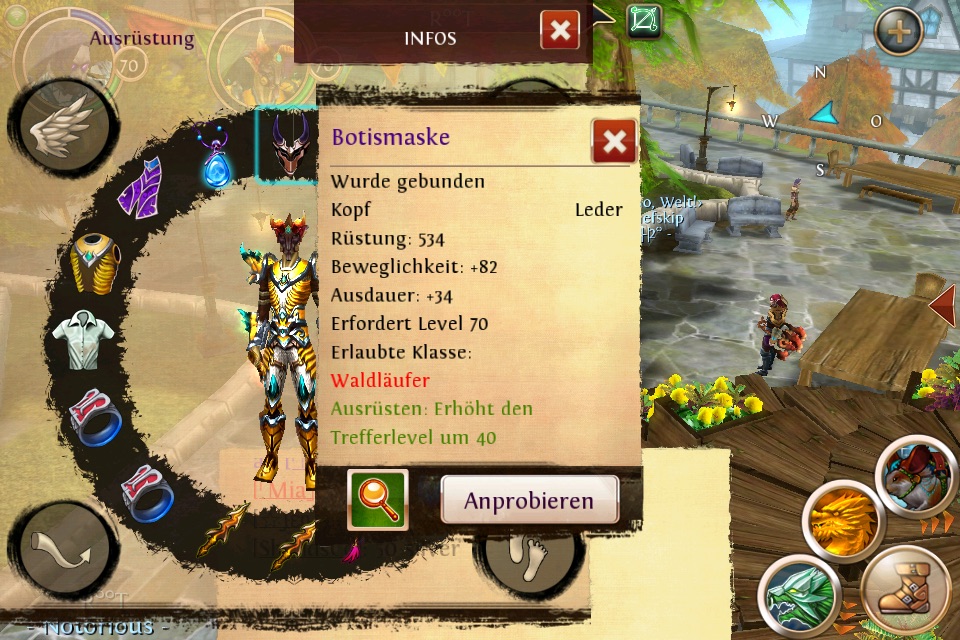Select the blue amulet equipment slot
This screenshot has width=960, height=640.
[x=215, y=160]
